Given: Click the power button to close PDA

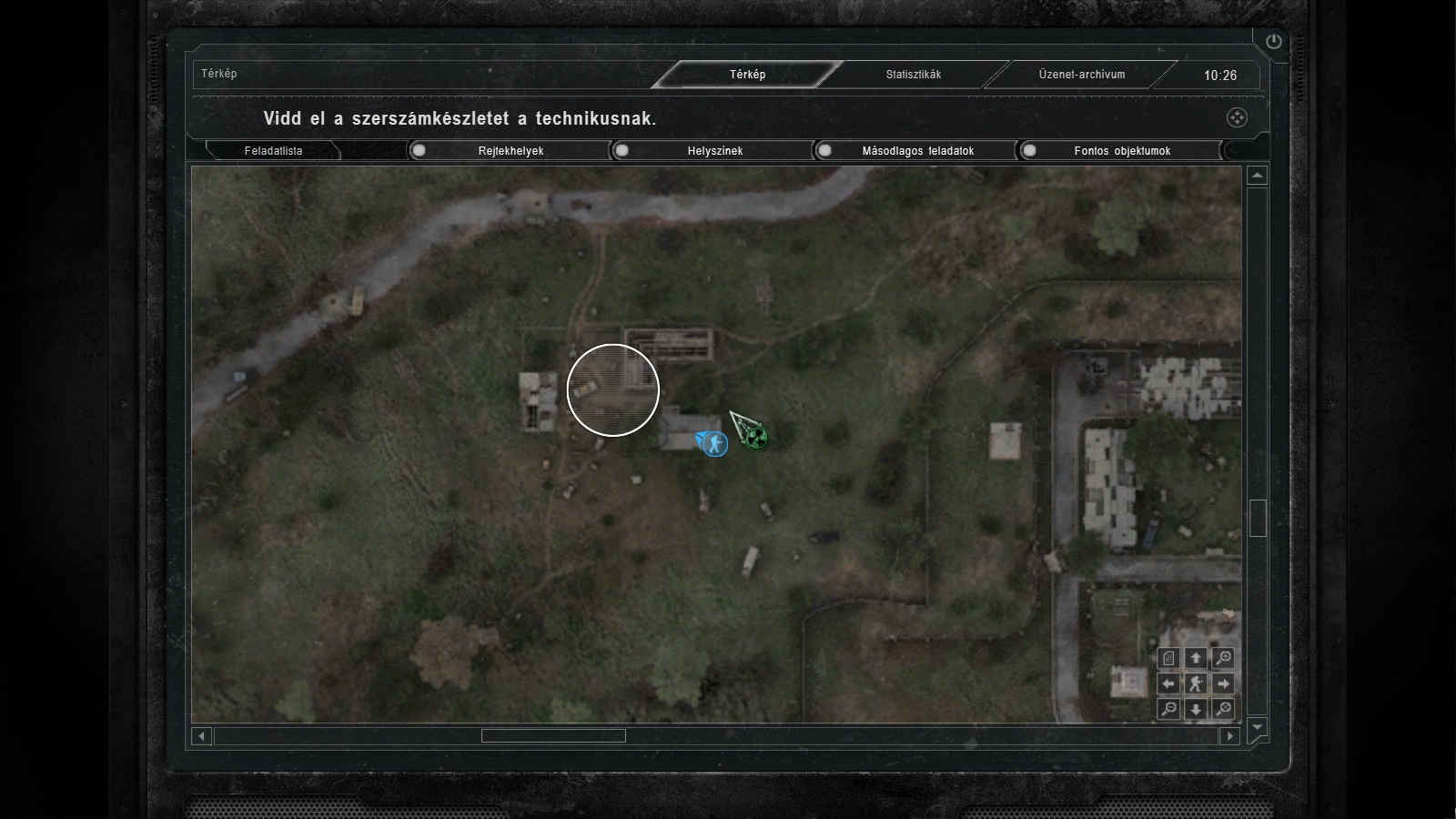Looking at the screenshot, I should 1273,41.
